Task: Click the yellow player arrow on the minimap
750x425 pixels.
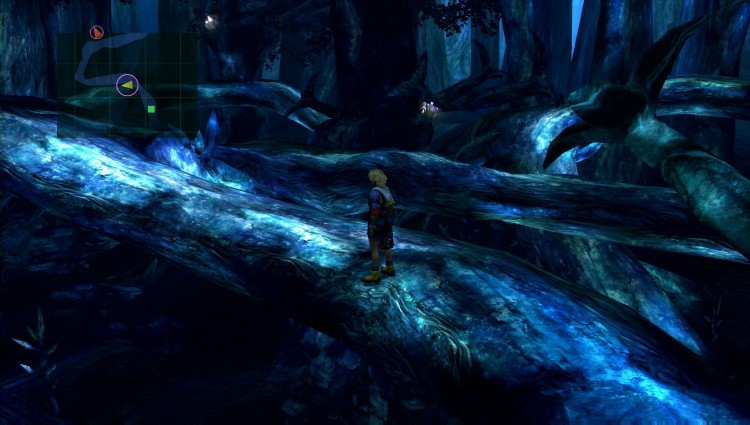Action: click(126, 86)
